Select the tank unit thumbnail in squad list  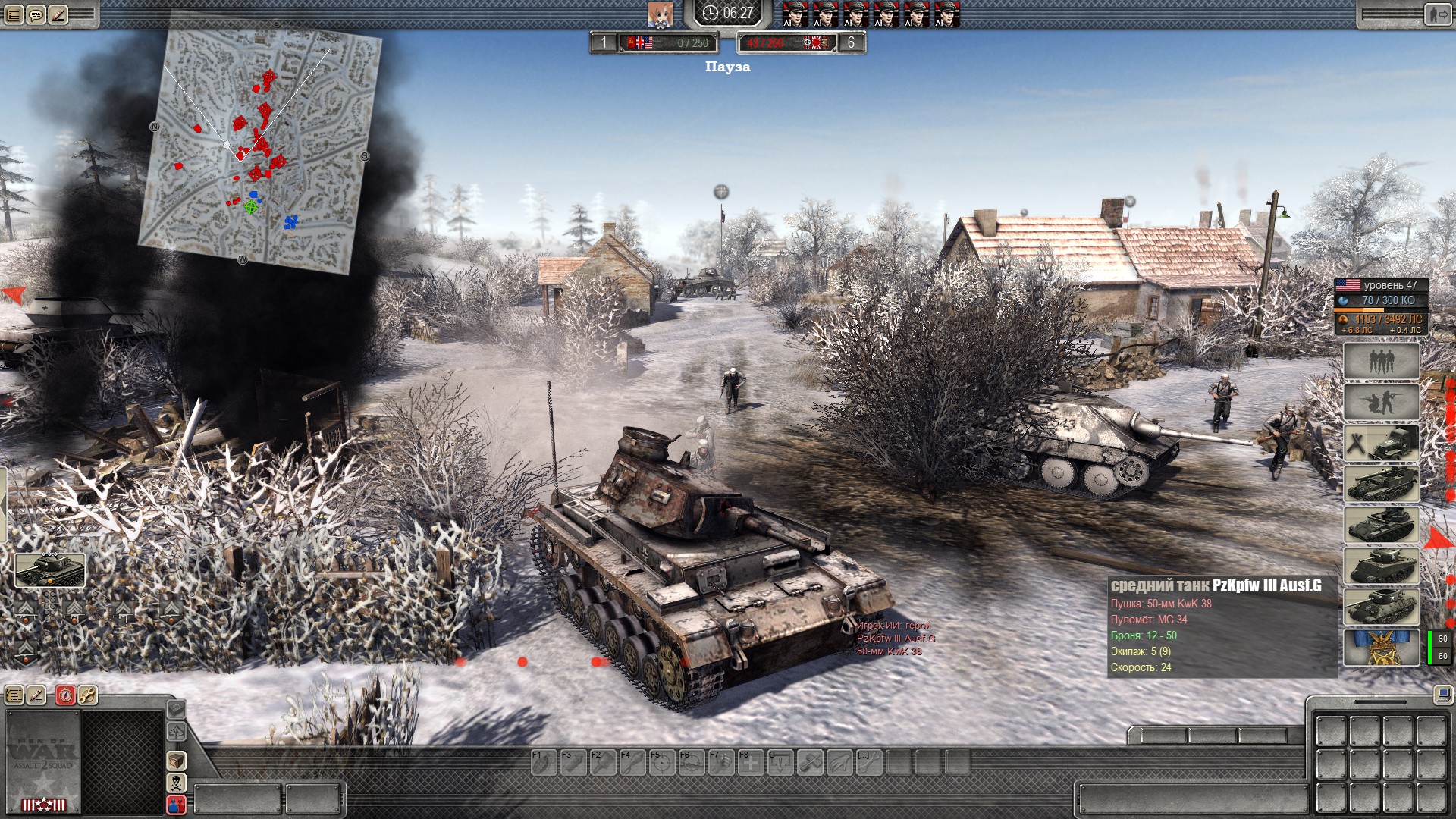(x=50, y=570)
